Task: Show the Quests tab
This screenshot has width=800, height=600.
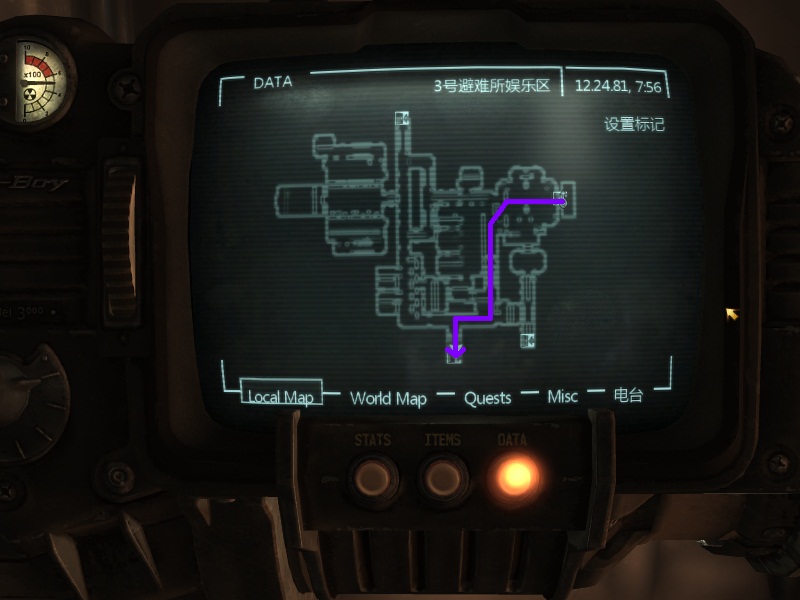Action: point(487,398)
